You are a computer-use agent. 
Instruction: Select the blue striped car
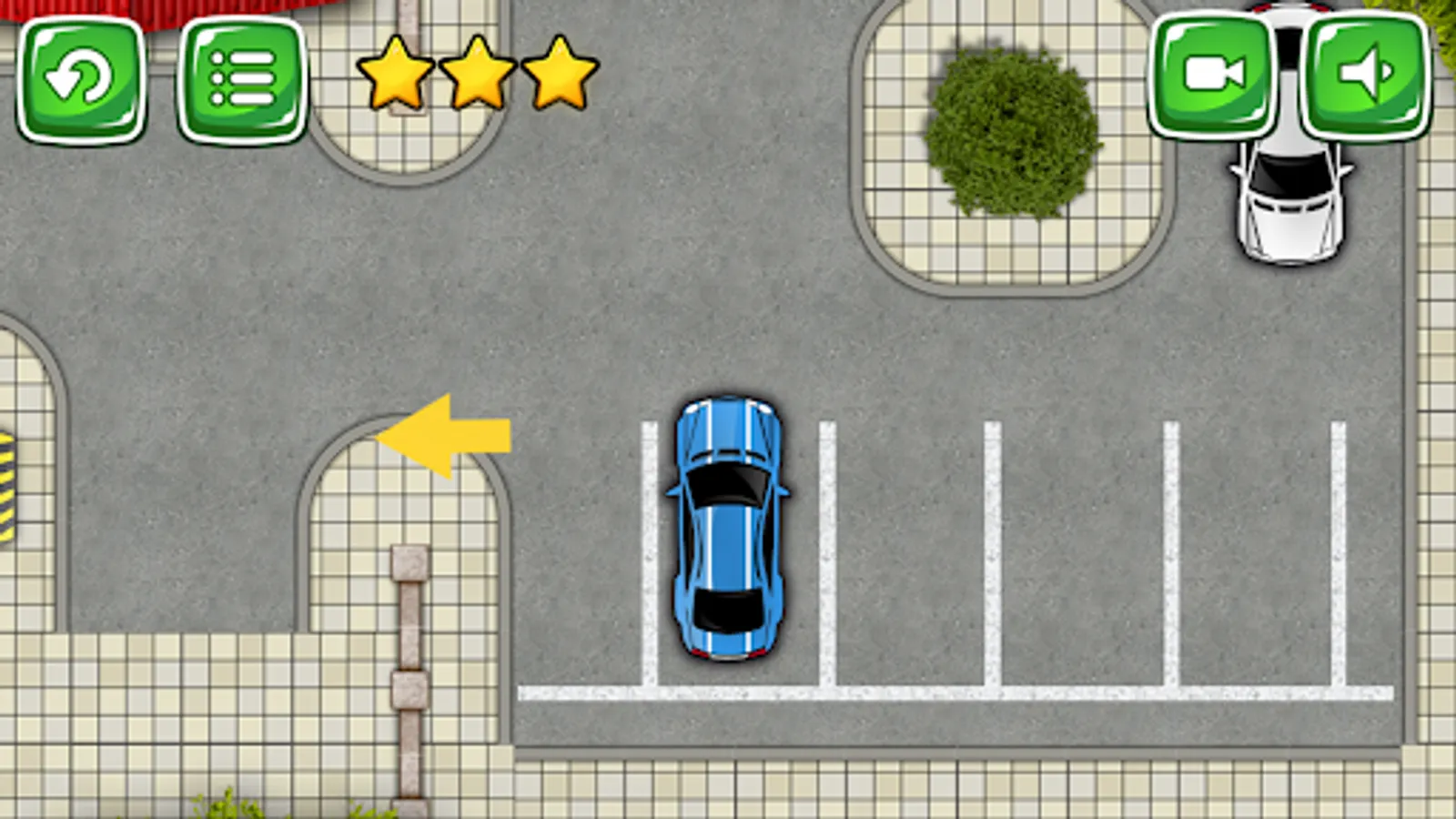[x=728, y=528]
